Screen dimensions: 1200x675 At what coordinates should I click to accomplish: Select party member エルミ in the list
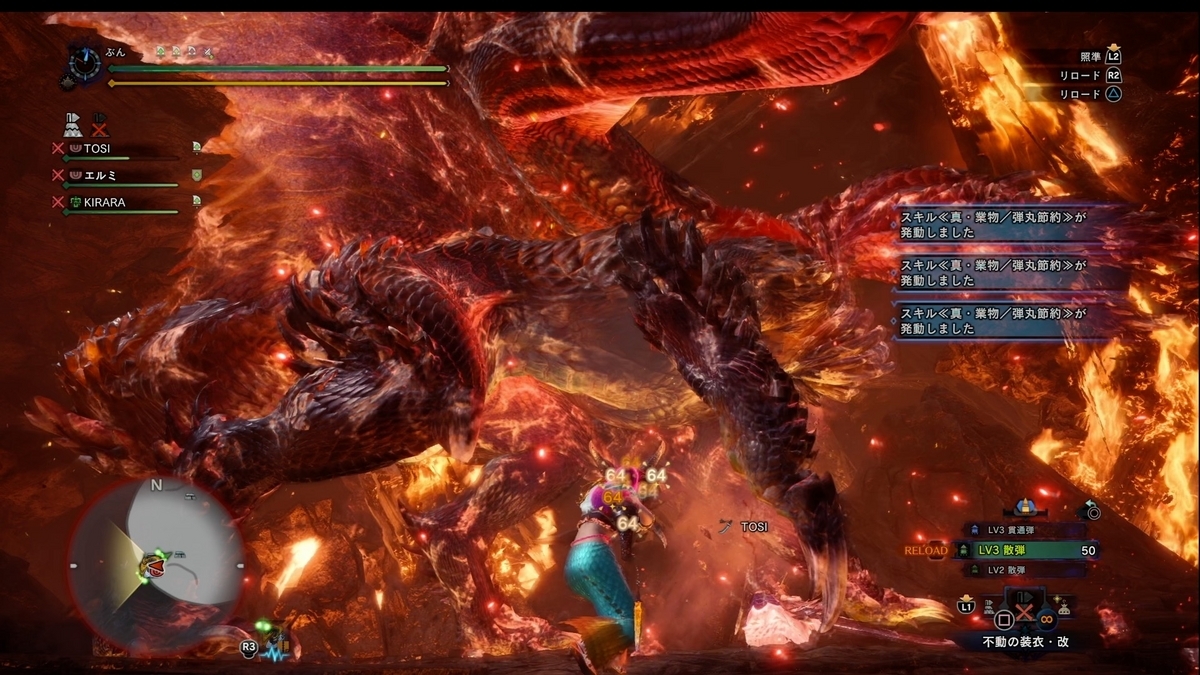coord(101,175)
